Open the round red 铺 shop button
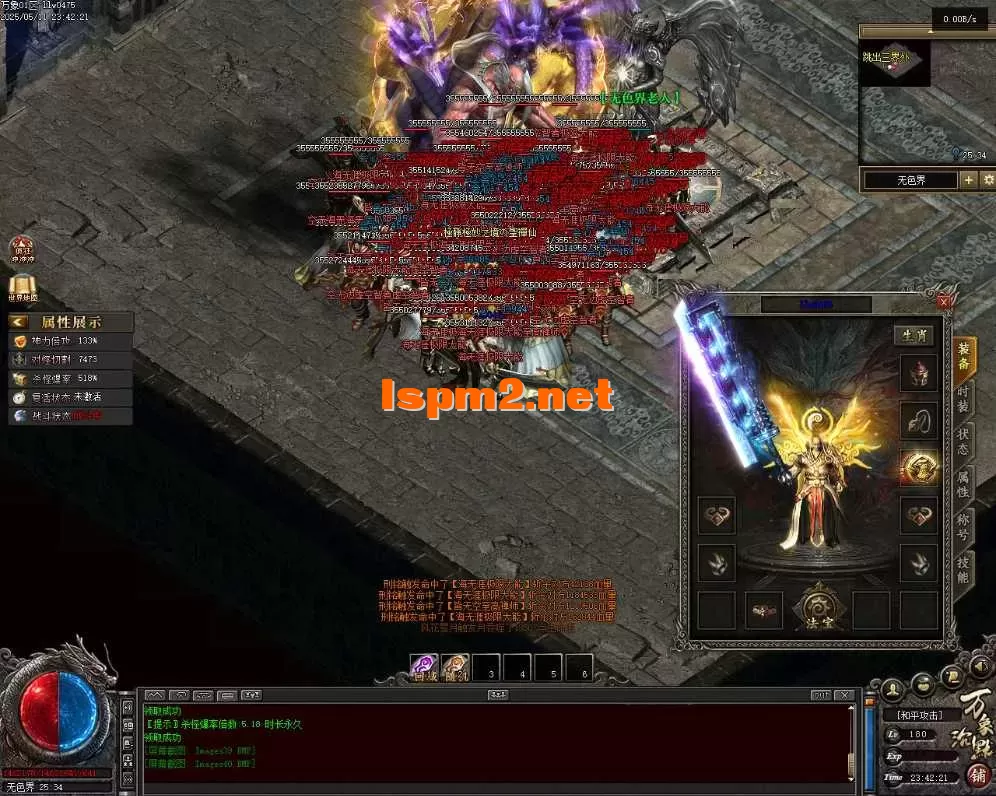Viewport: 996px width, 796px height. (x=978, y=774)
